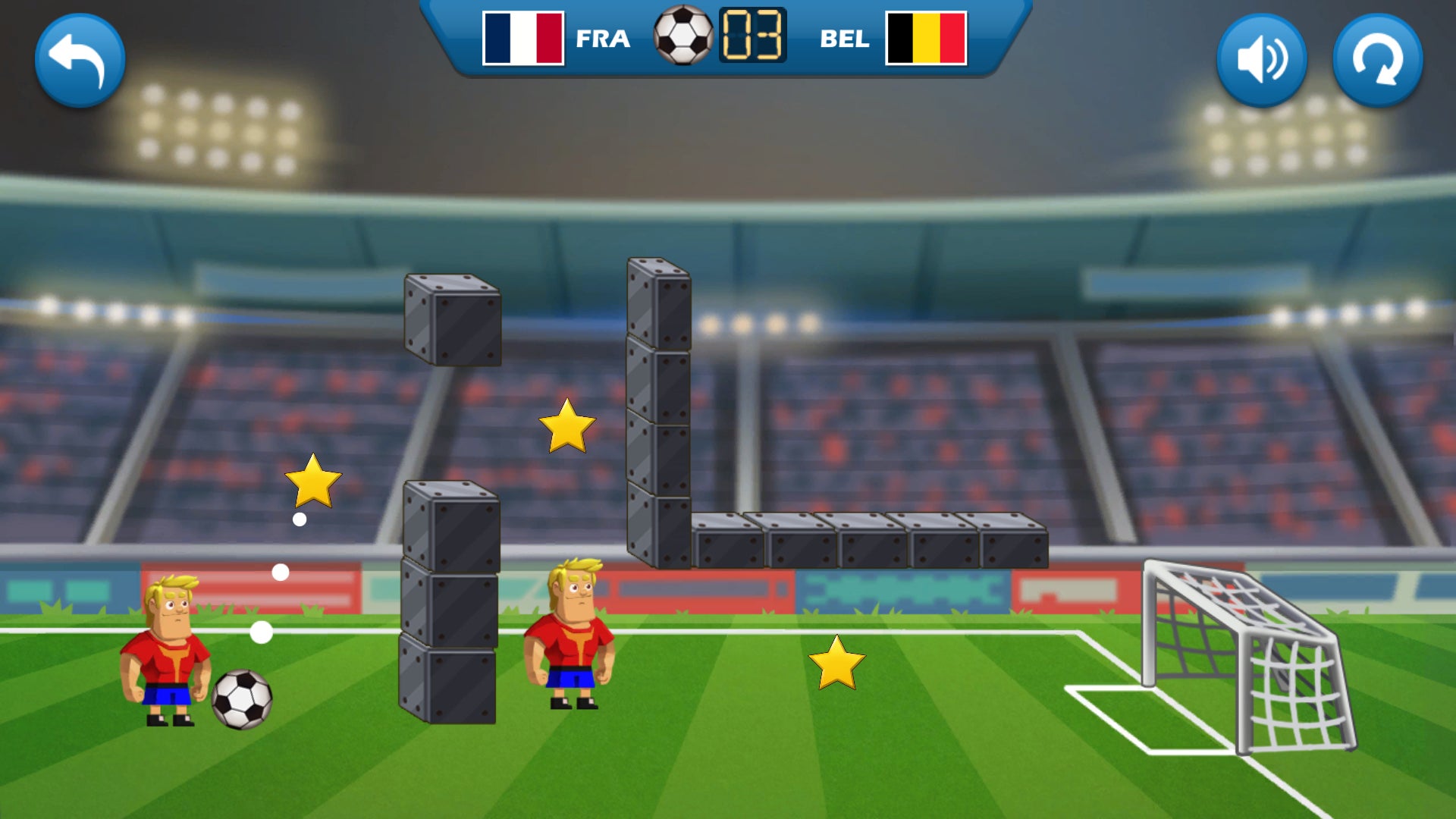
Task: Click the FRA team label
Action: click(x=602, y=39)
